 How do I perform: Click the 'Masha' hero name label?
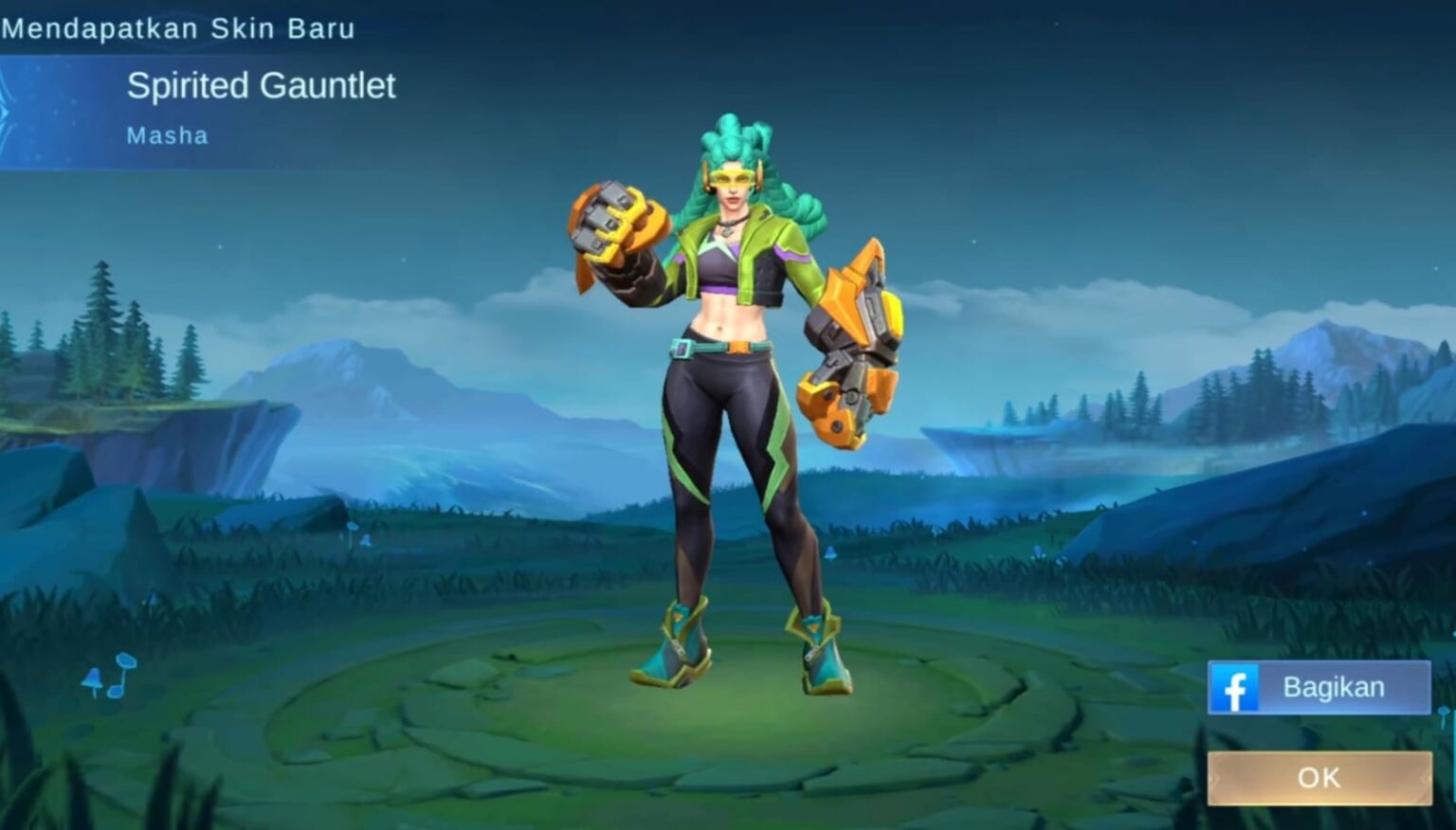(x=167, y=135)
